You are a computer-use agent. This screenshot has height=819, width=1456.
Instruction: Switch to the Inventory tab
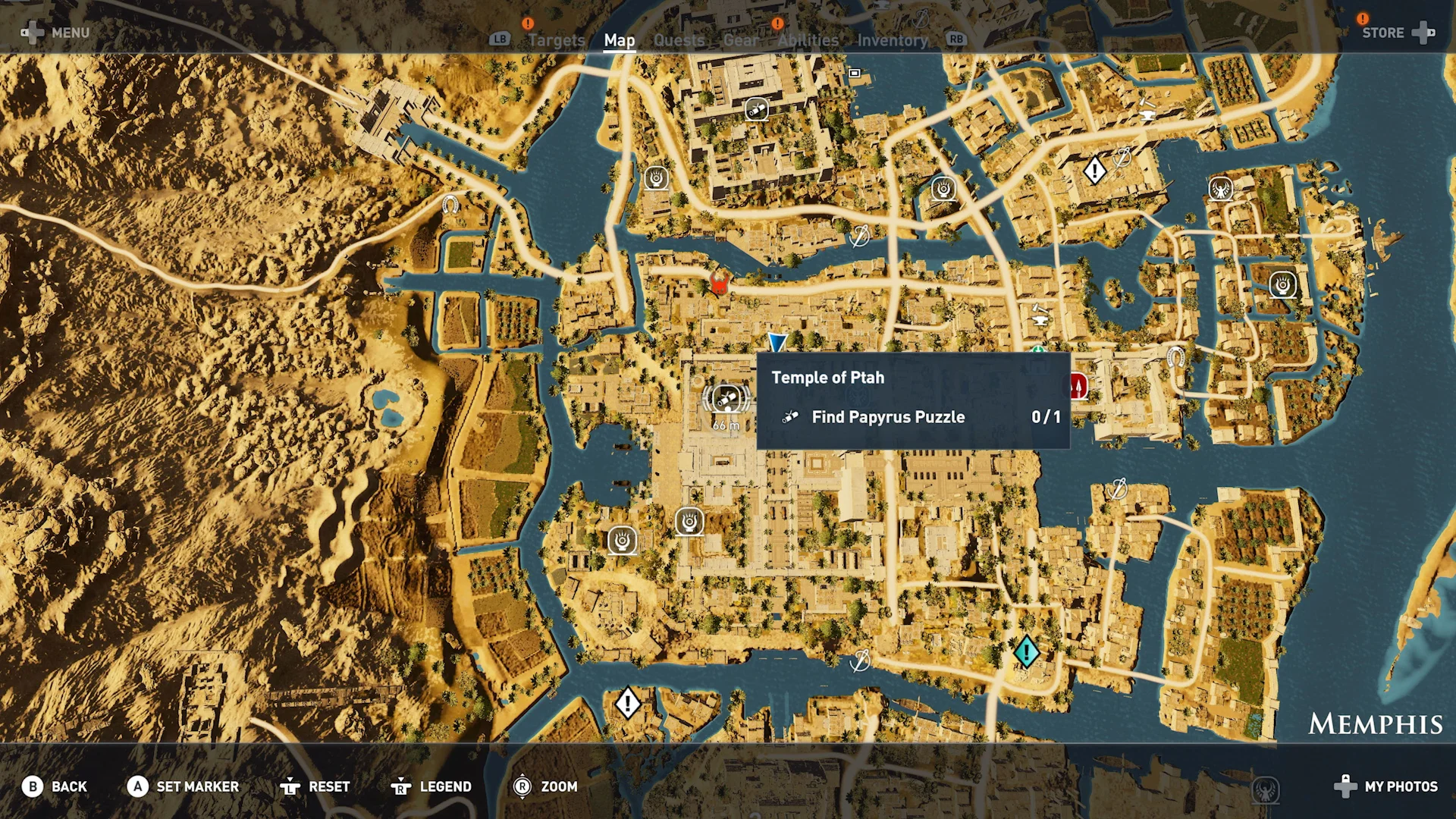coord(893,40)
